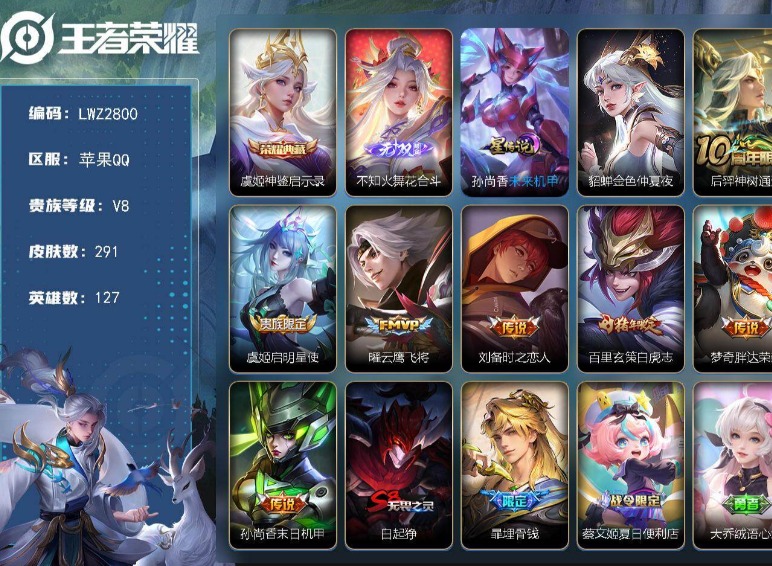772x566 pixels.
Task: Open the 刘备时之恋人 skin card
Action: tap(515, 287)
